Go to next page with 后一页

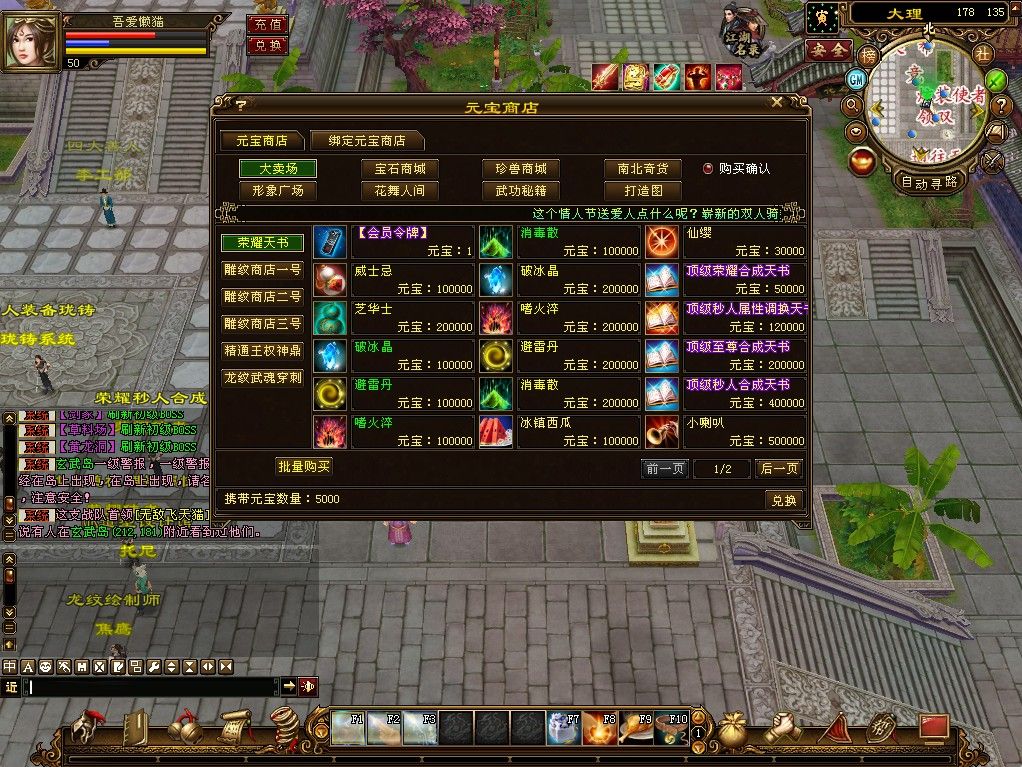(779, 468)
